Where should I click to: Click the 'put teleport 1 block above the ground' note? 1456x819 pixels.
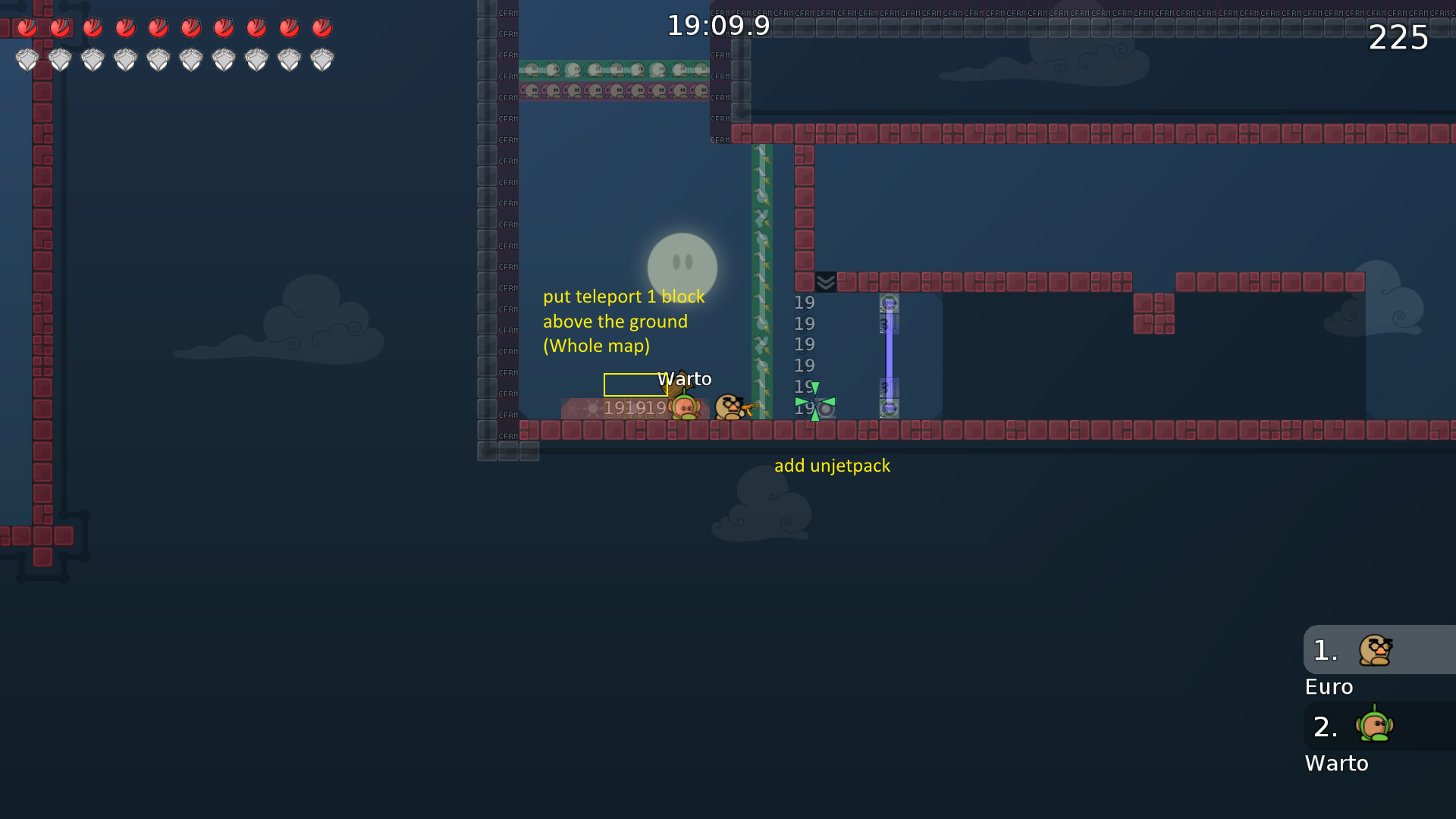[623, 321]
